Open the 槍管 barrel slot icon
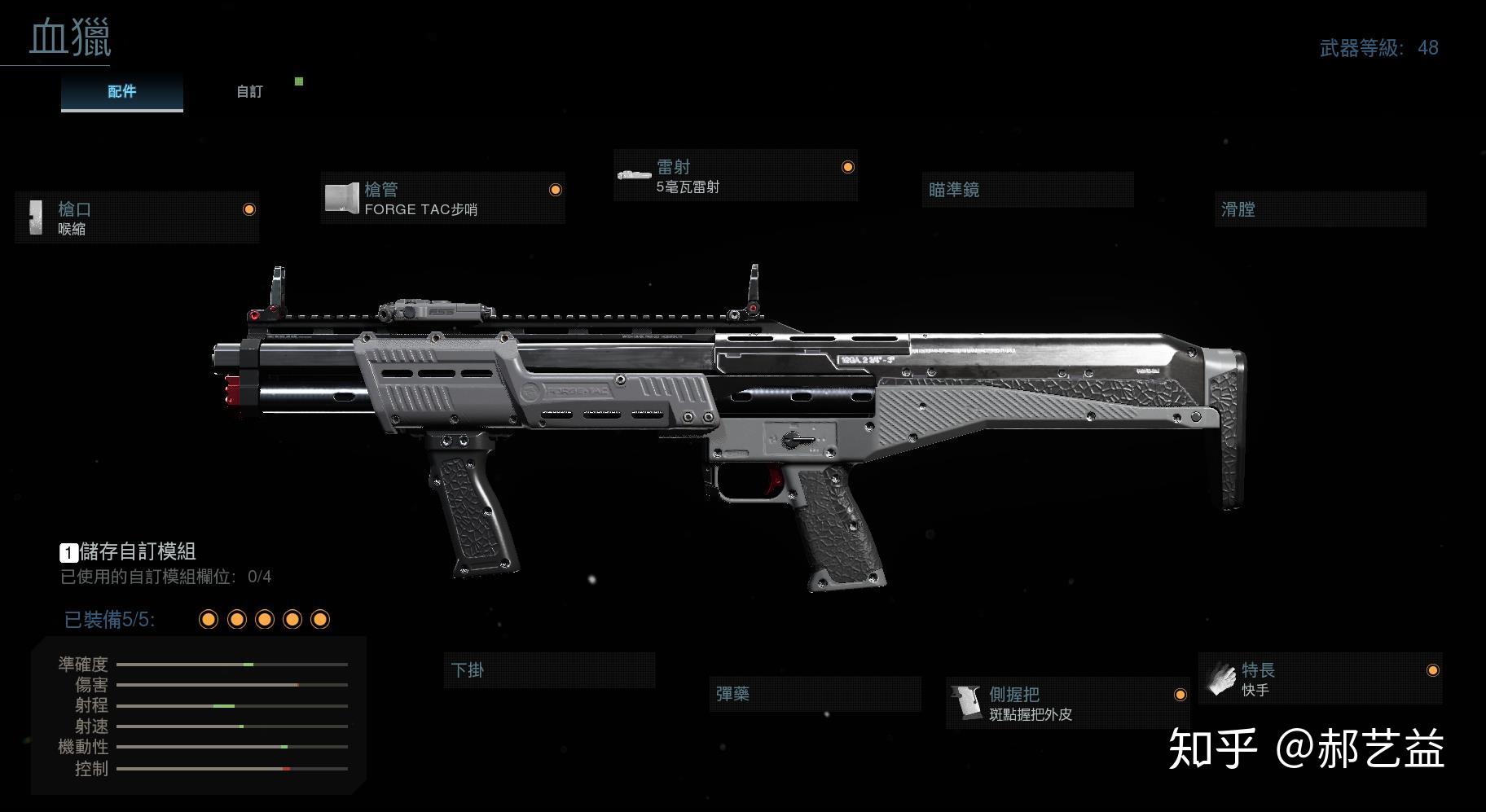 [343, 198]
